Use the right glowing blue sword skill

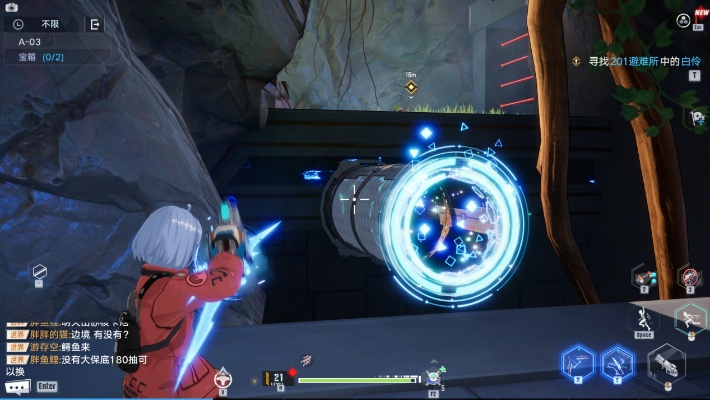point(616,362)
